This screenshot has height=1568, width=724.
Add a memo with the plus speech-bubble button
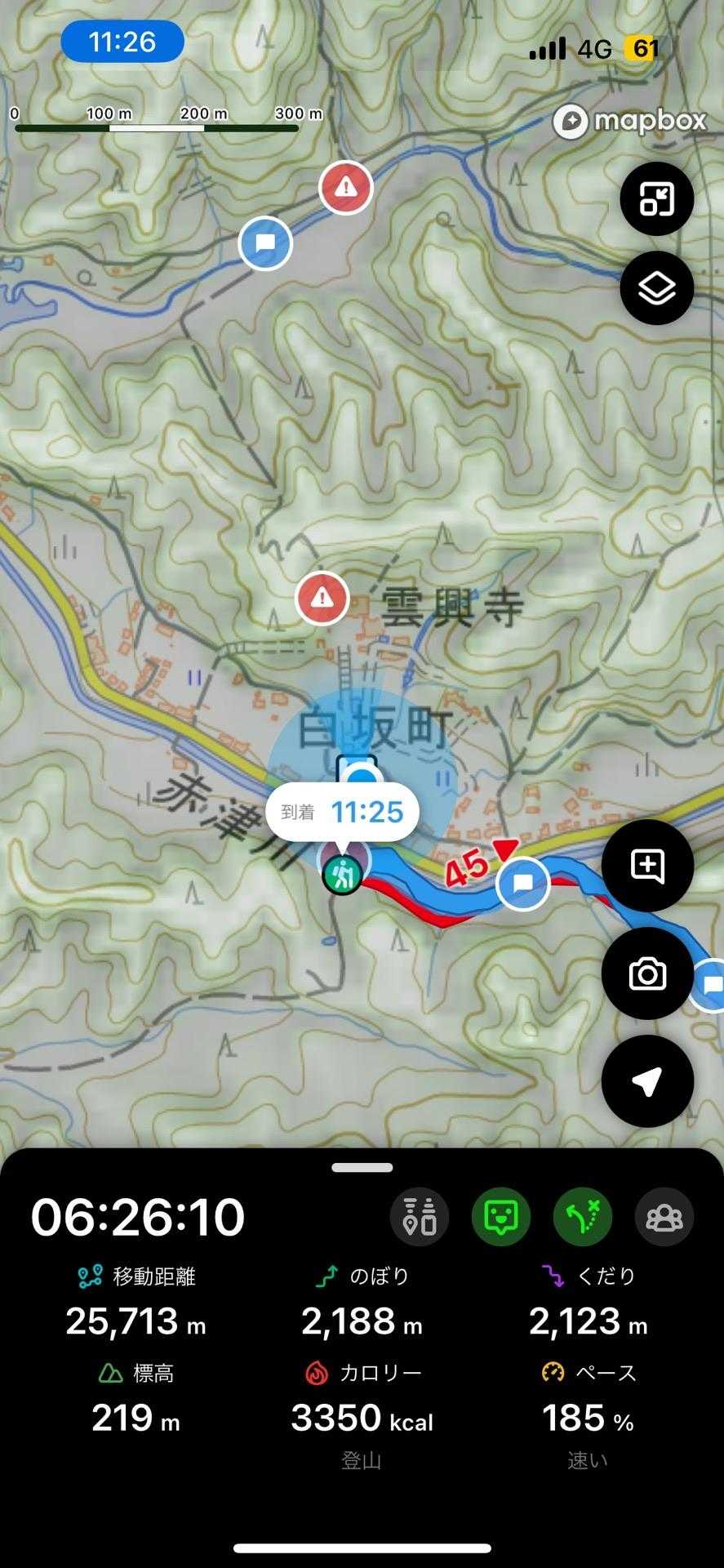pos(647,866)
